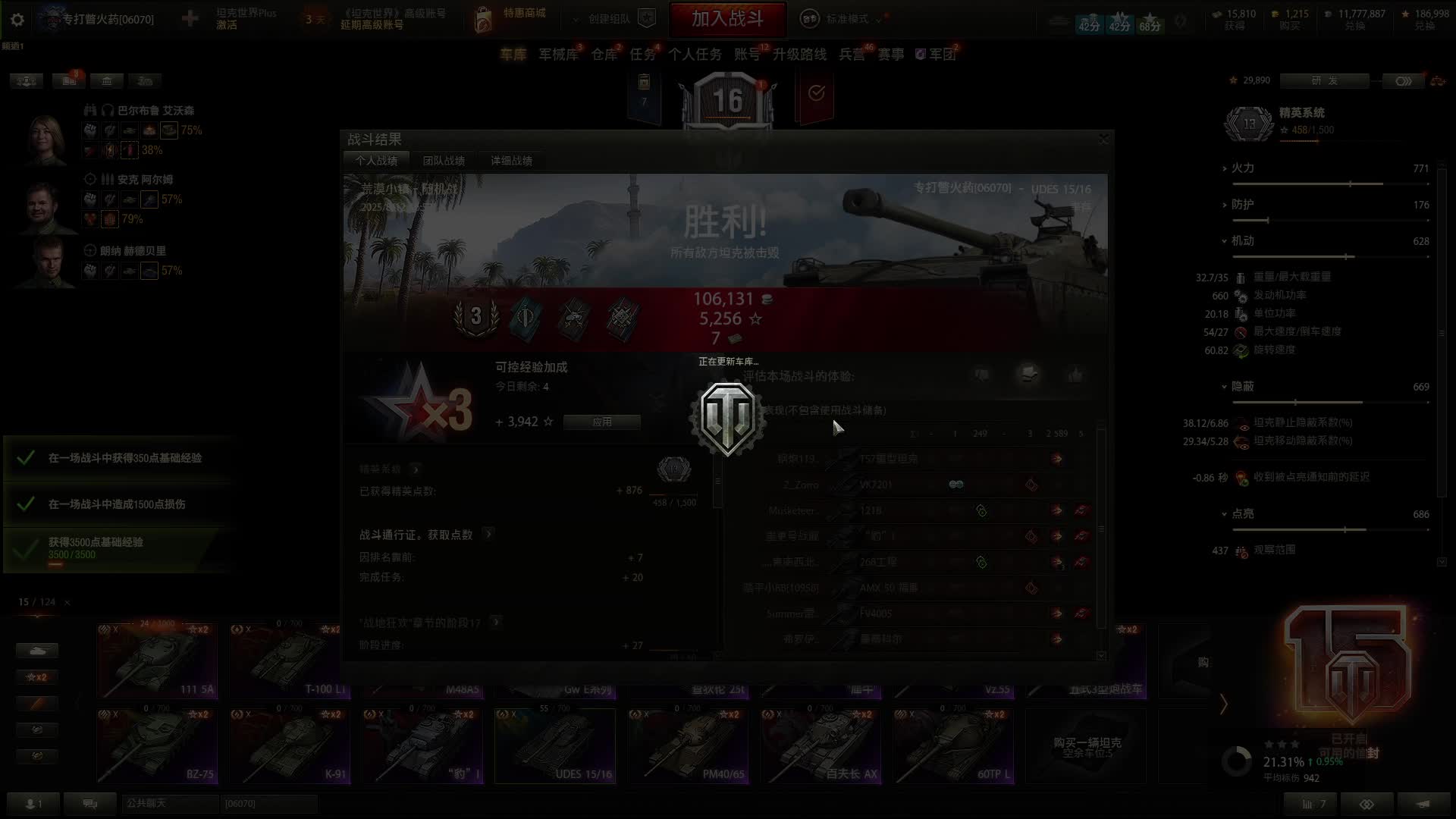Apply the x3 experience bonus with 应用
The height and width of the screenshot is (819, 1456).
[601, 422]
